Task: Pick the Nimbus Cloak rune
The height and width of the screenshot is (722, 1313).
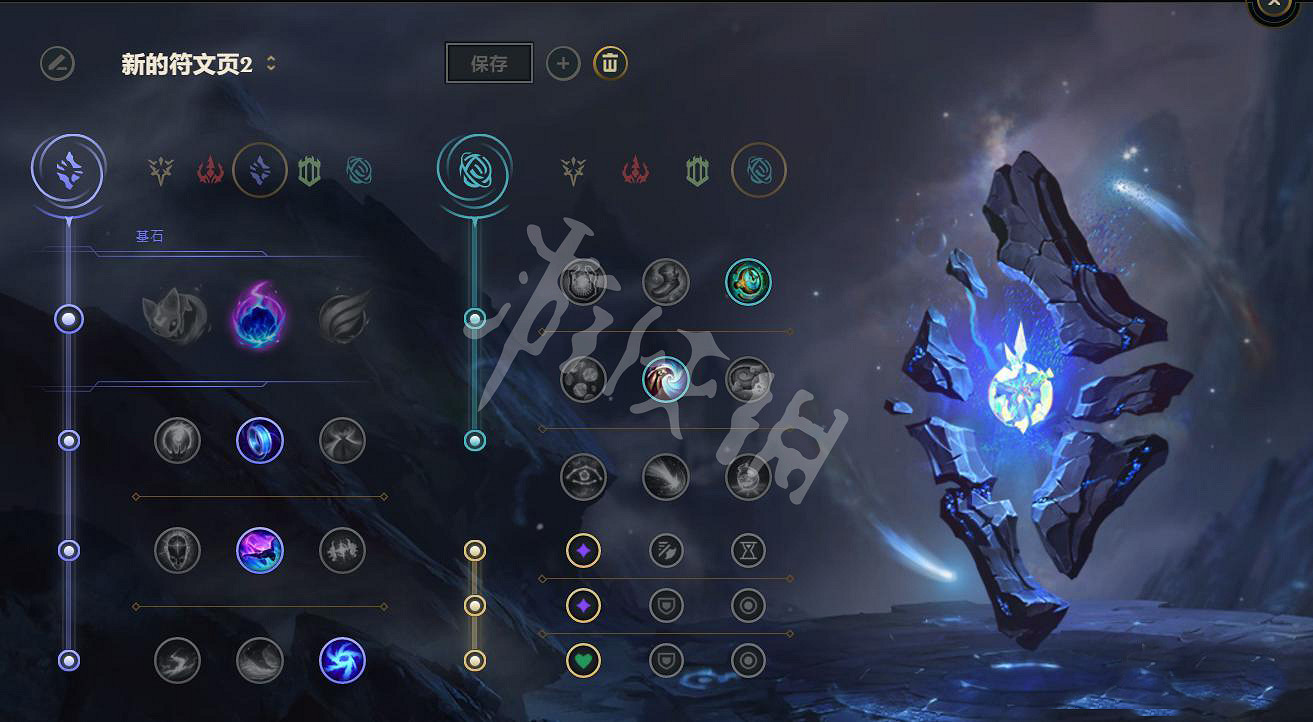Action: 342,440
